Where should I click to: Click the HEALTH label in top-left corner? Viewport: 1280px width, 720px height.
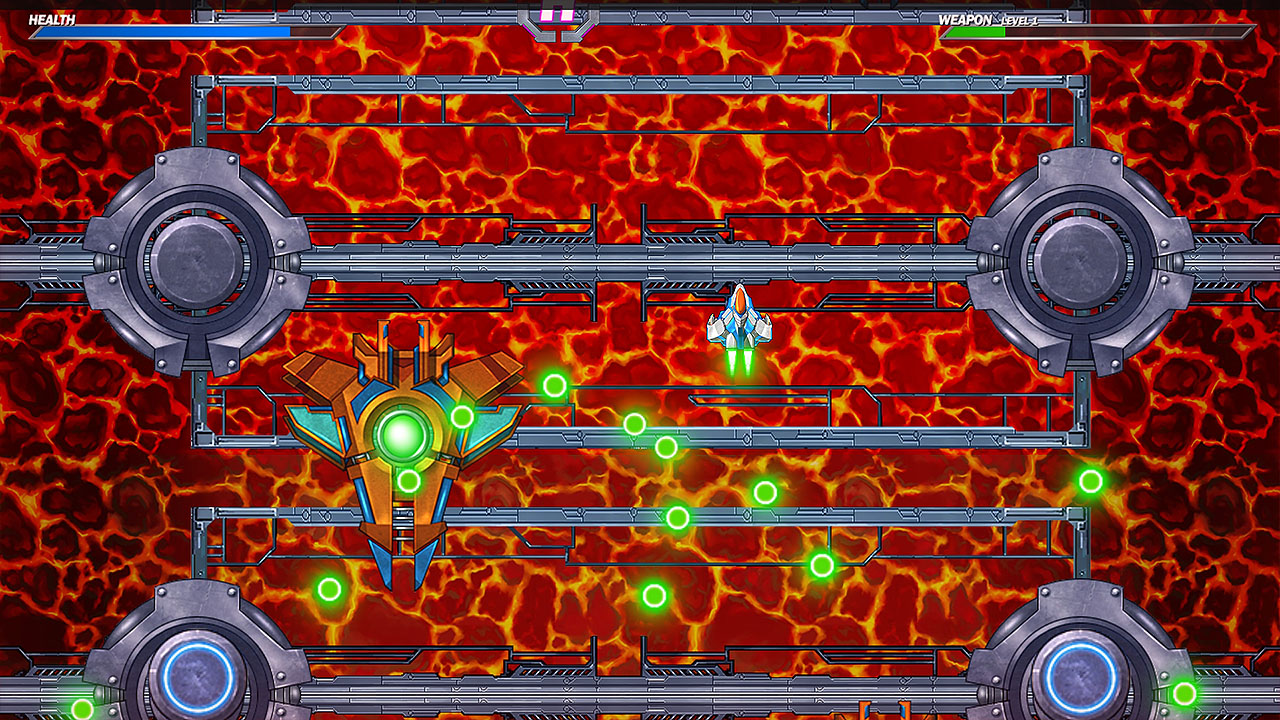point(51,17)
